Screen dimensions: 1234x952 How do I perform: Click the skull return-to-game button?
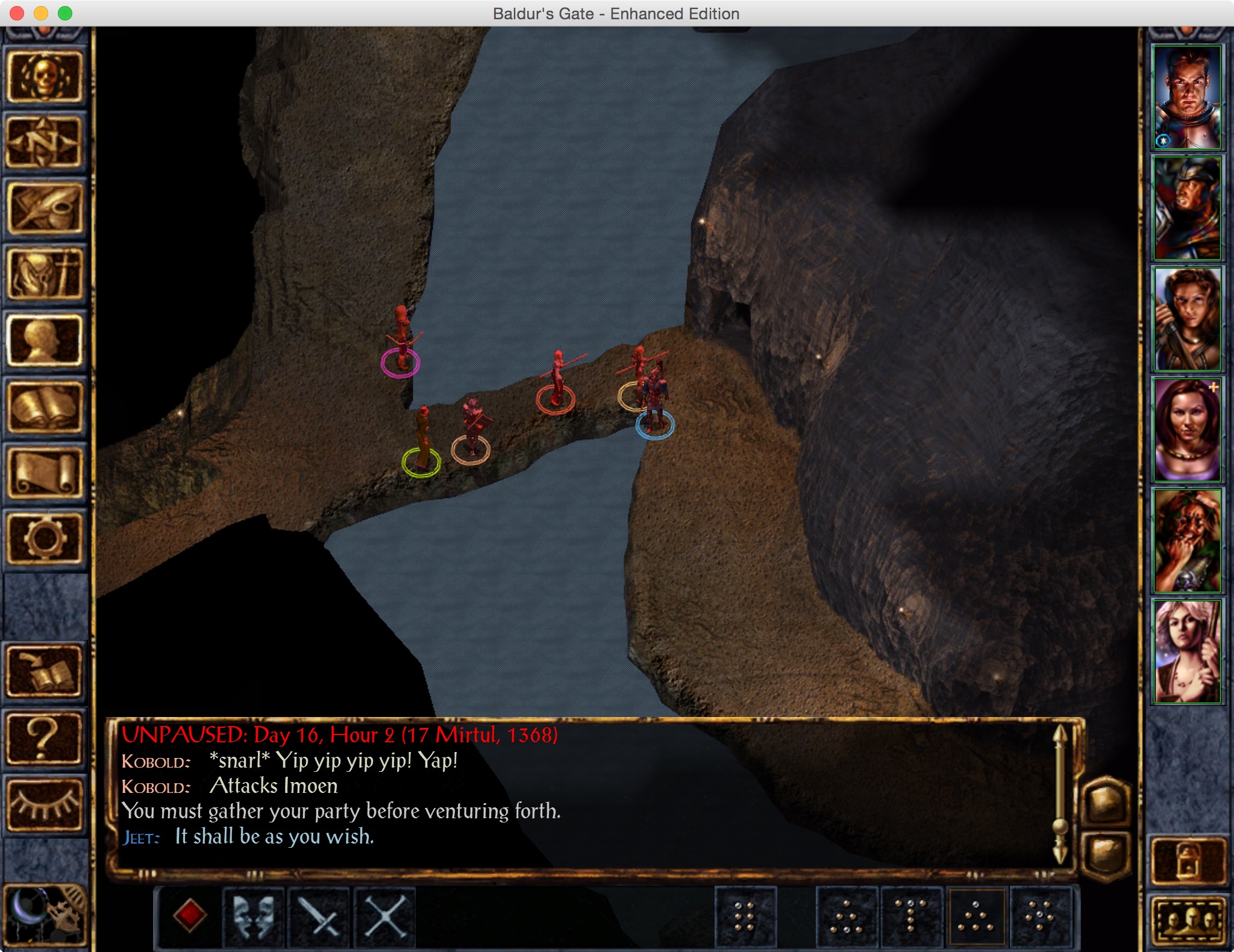tap(44, 77)
